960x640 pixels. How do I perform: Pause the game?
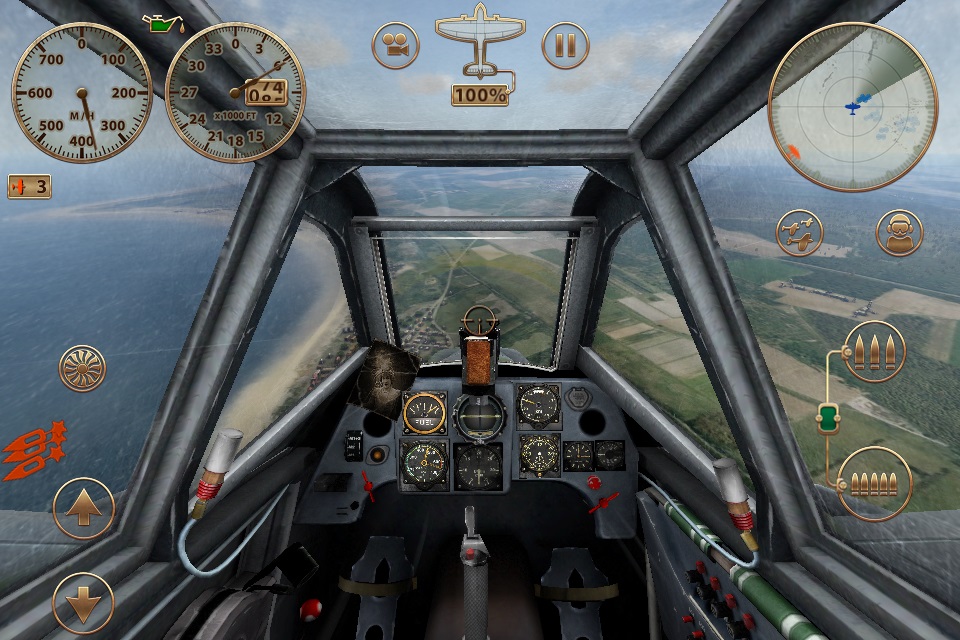pyautogui.click(x=565, y=46)
